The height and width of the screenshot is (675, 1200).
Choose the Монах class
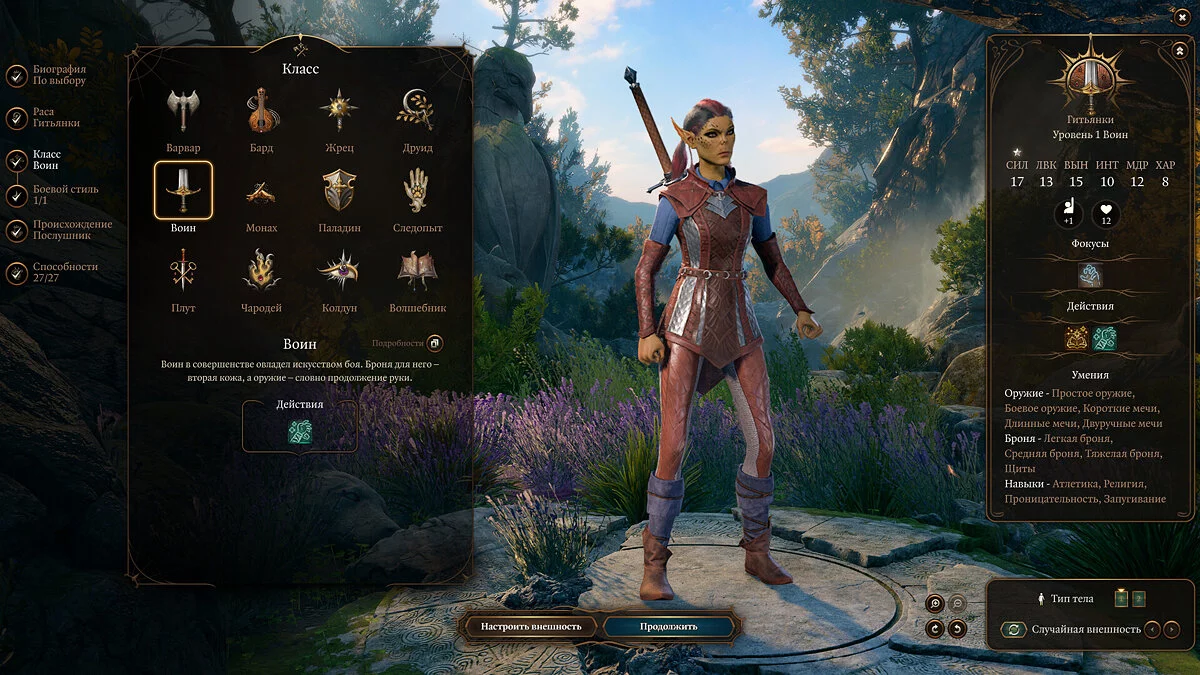(262, 190)
